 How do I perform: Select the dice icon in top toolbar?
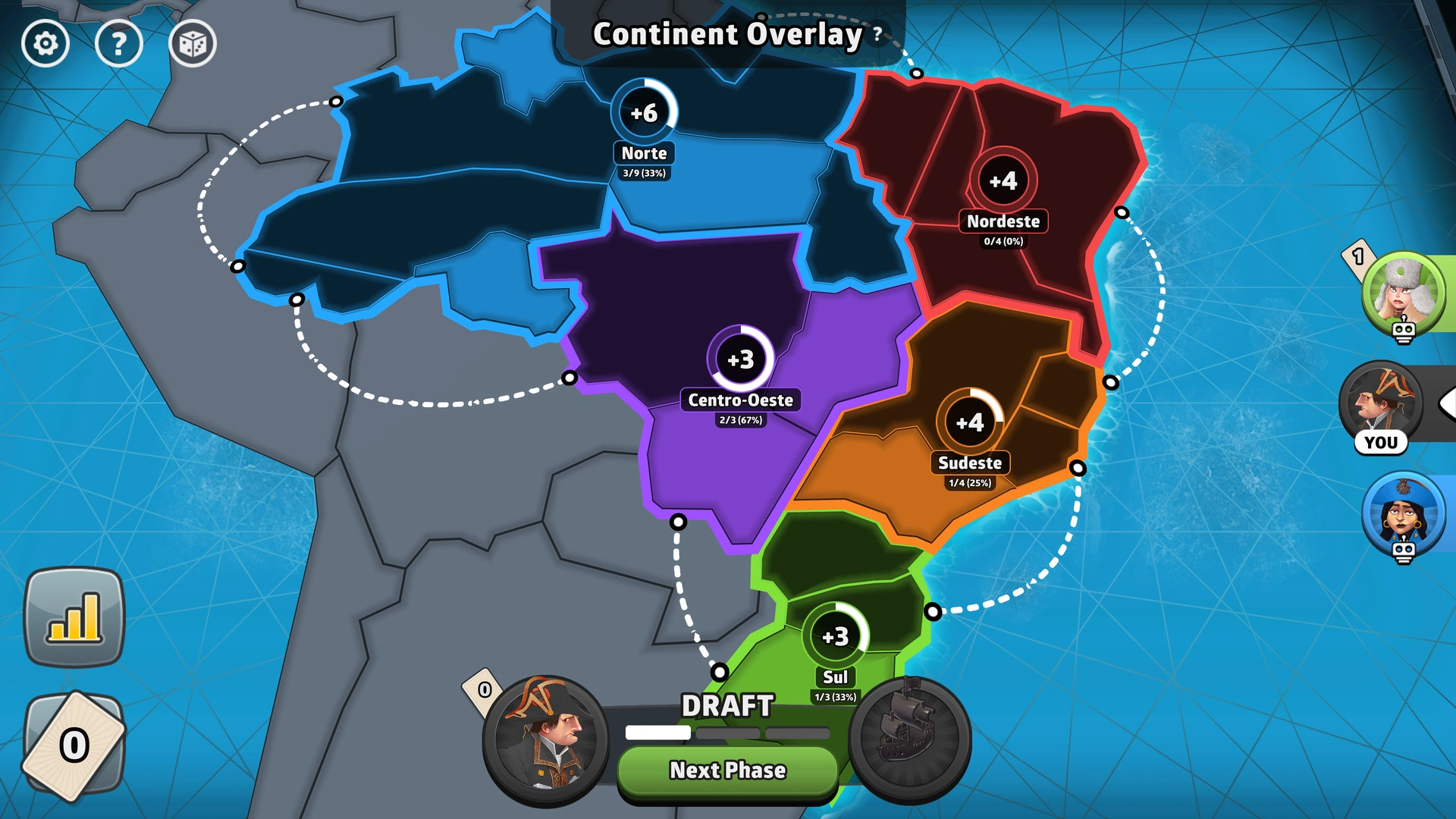[x=193, y=44]
